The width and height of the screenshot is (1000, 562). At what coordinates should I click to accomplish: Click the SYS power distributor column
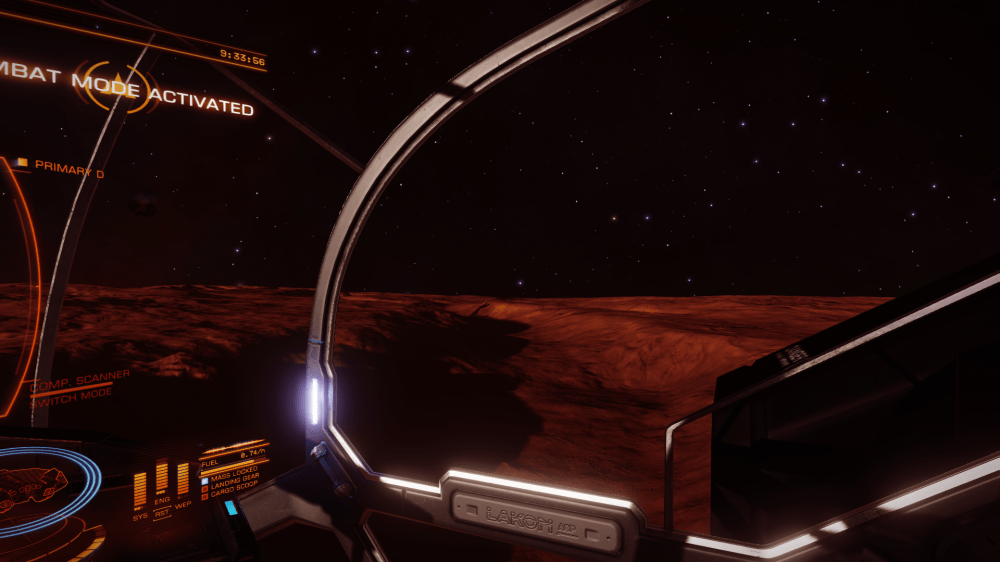pos(140,487)
